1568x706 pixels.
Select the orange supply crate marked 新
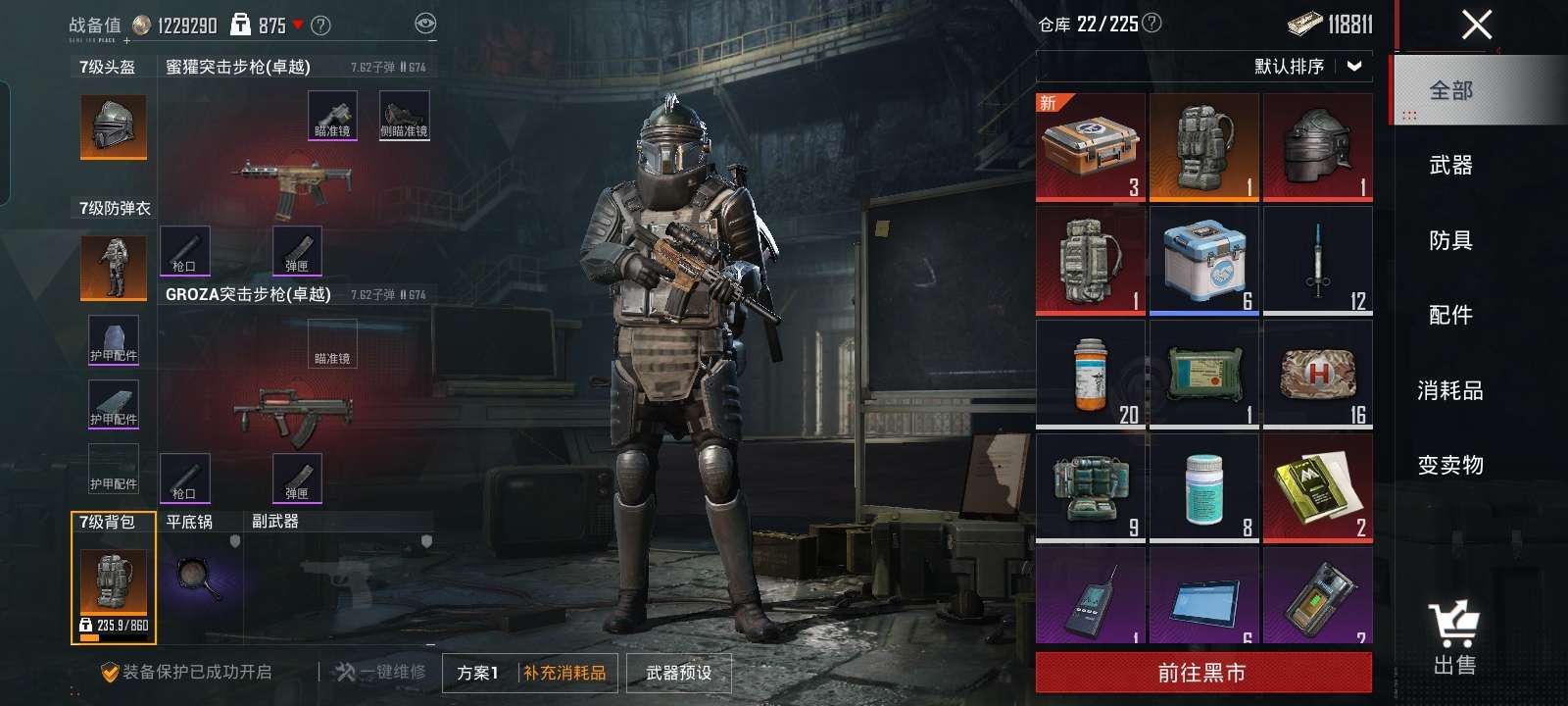click(1090, 147)
